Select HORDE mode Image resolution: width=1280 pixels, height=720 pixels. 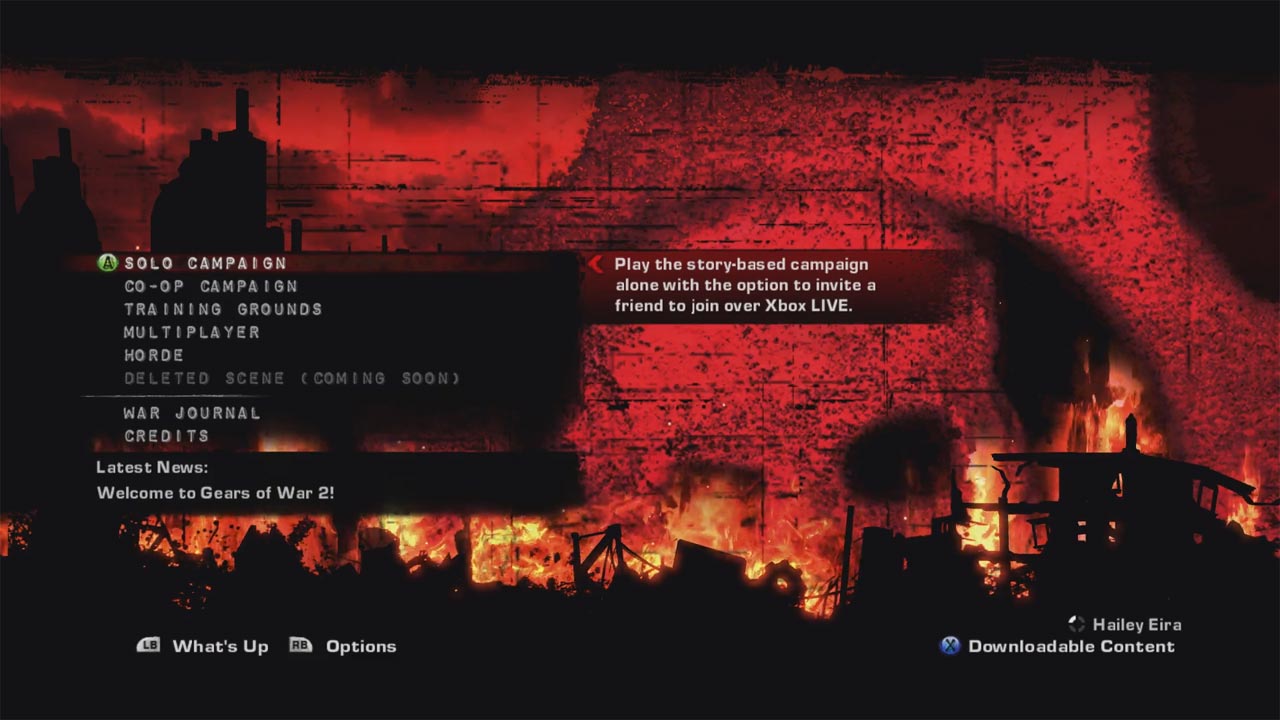[x=152, y=355]
